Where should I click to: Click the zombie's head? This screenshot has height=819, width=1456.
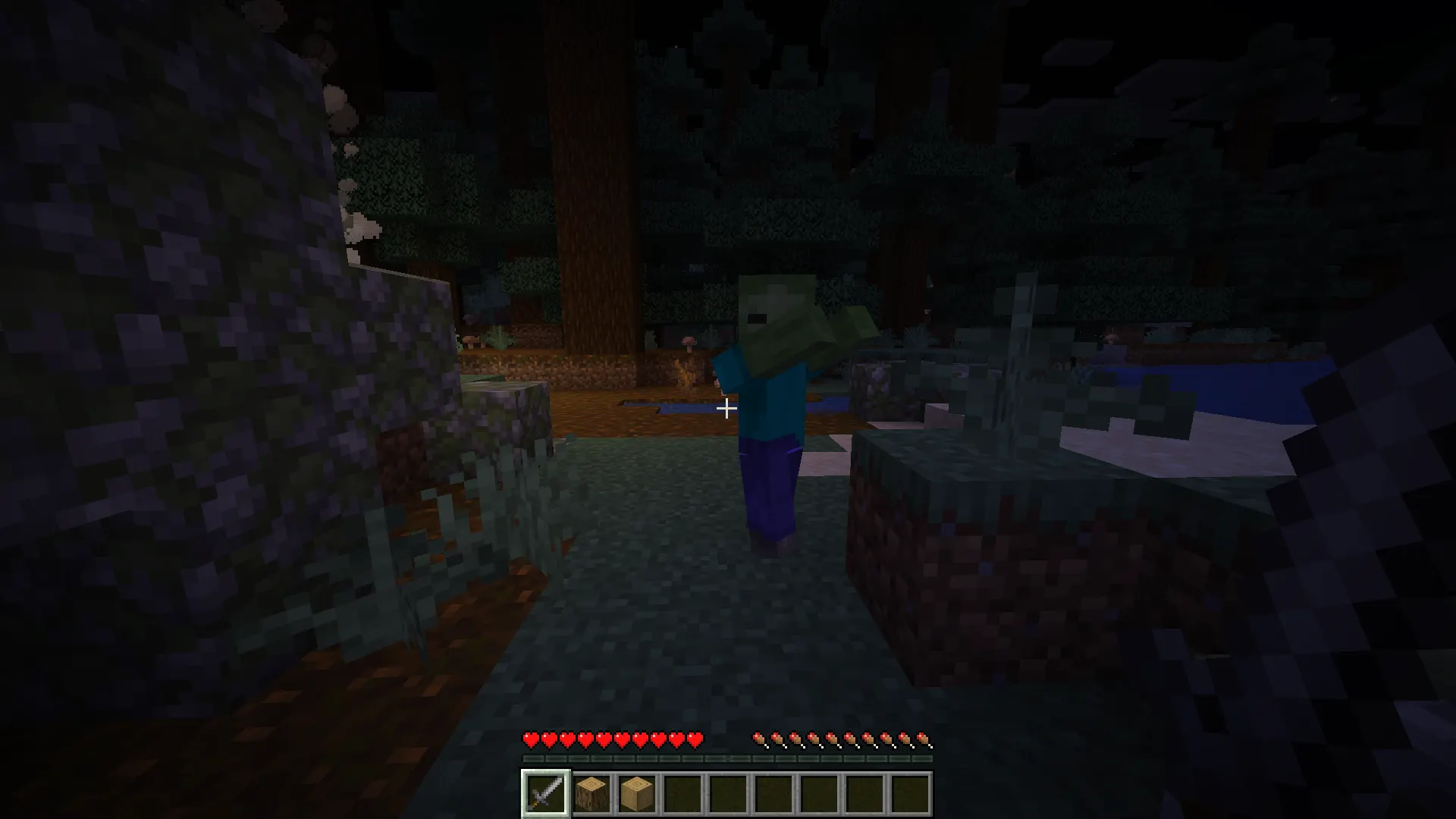point(766,311)
